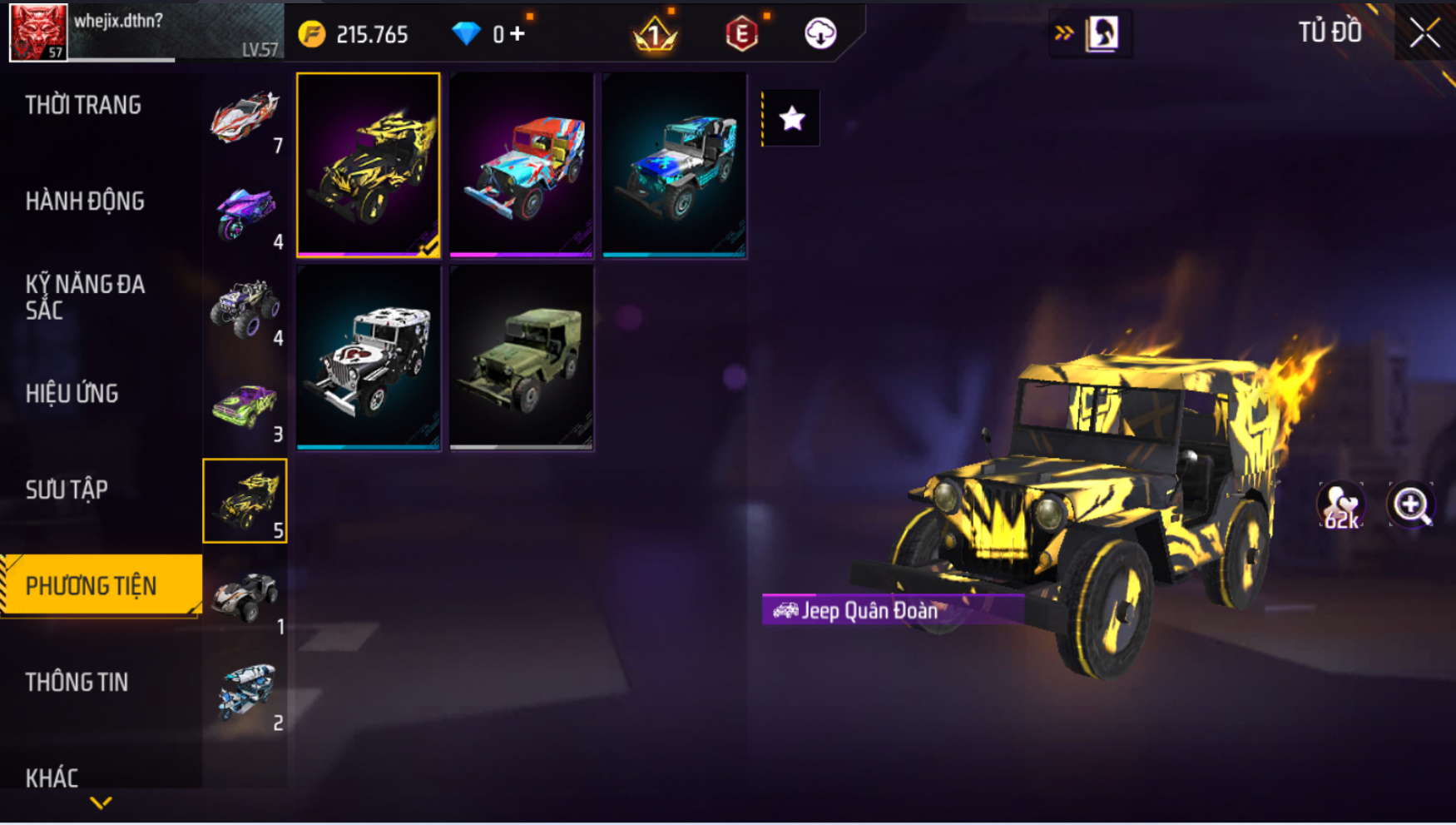Close the Tủ Đồ wardrobe screen
The width and height of the screenshot is (1456, 825).
coord(1424,33)
